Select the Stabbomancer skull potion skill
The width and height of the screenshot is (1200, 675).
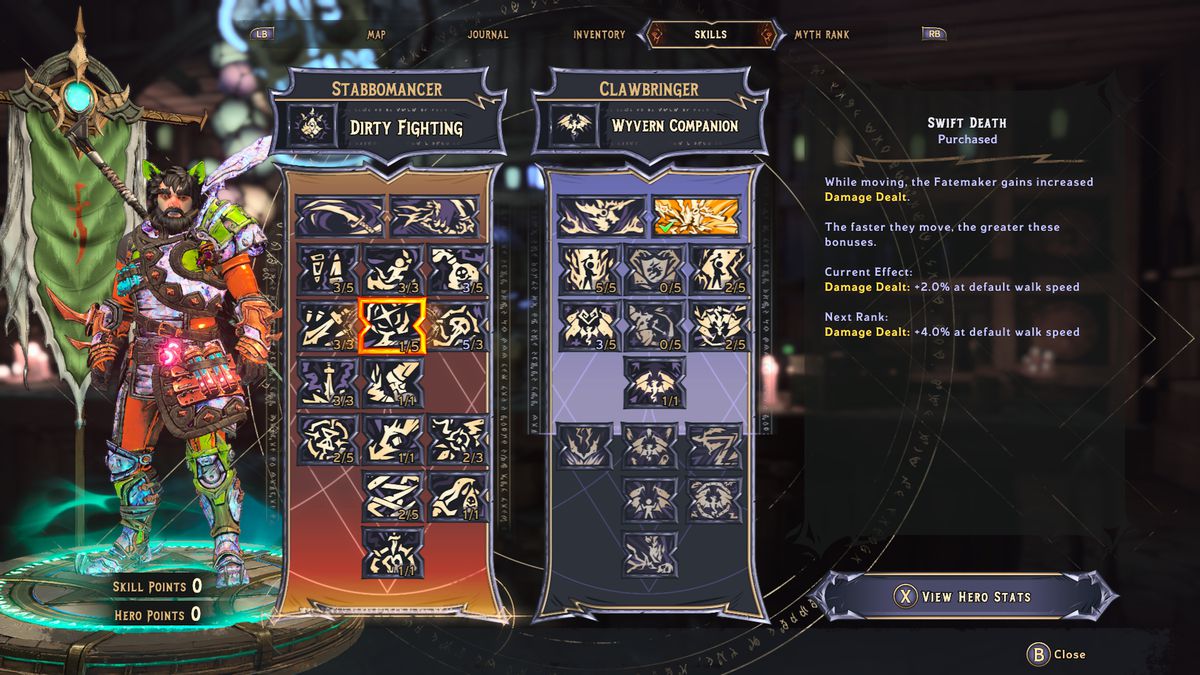[457, 270]
